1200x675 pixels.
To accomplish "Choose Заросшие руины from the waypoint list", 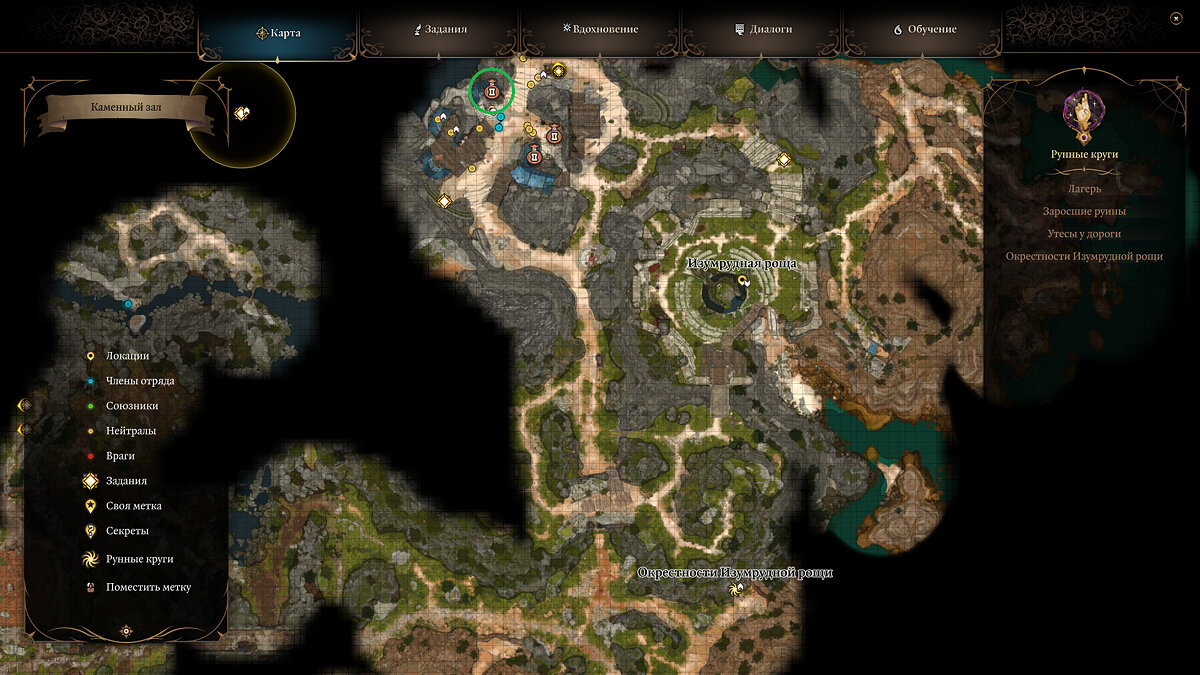I will (x=1083, y=211).
